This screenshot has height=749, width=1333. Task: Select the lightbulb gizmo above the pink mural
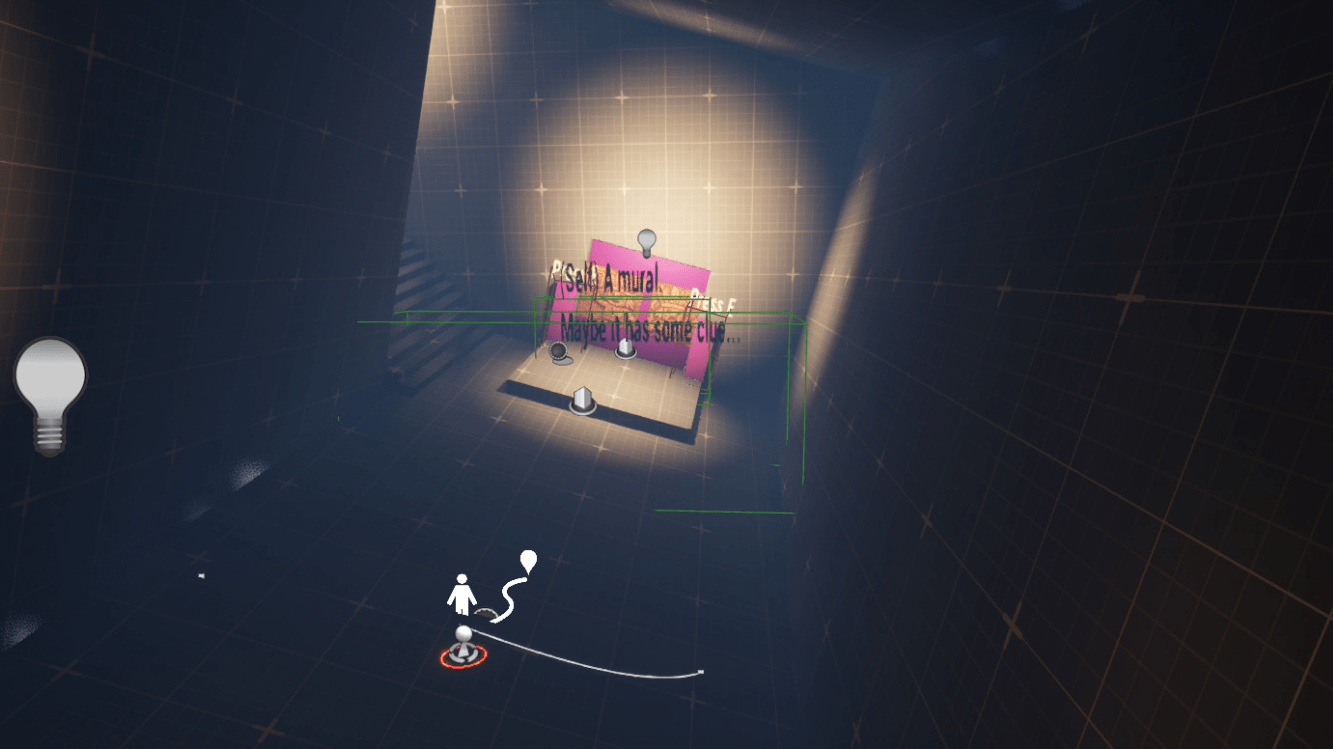pyautogui.click(x=645, y=238)
